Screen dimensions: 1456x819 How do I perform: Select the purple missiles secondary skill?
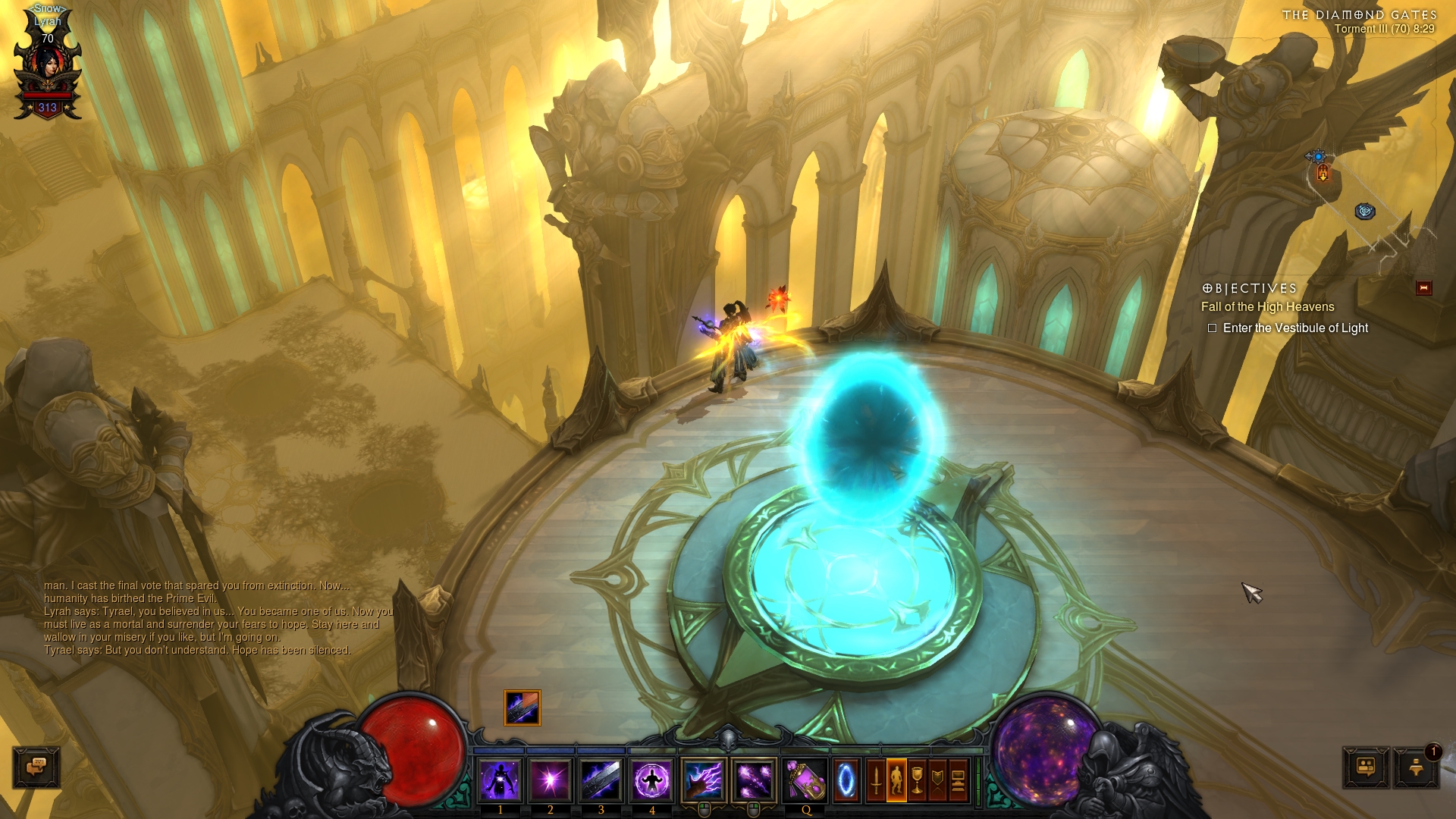(x=754, y=780)
